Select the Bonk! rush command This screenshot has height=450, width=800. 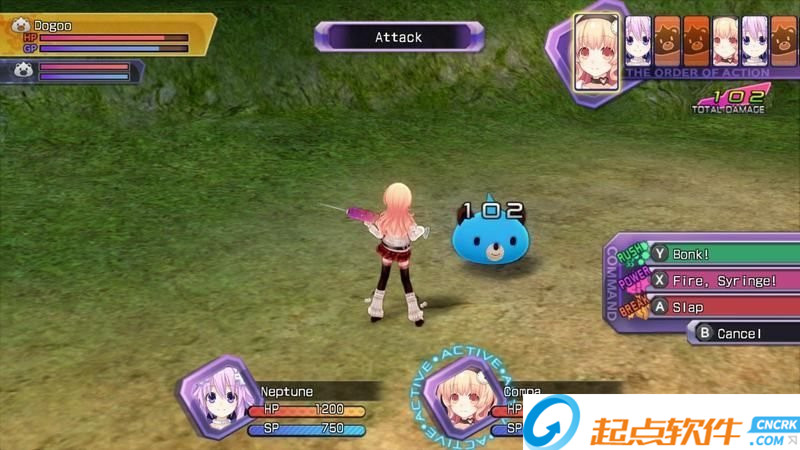[720, 254]
